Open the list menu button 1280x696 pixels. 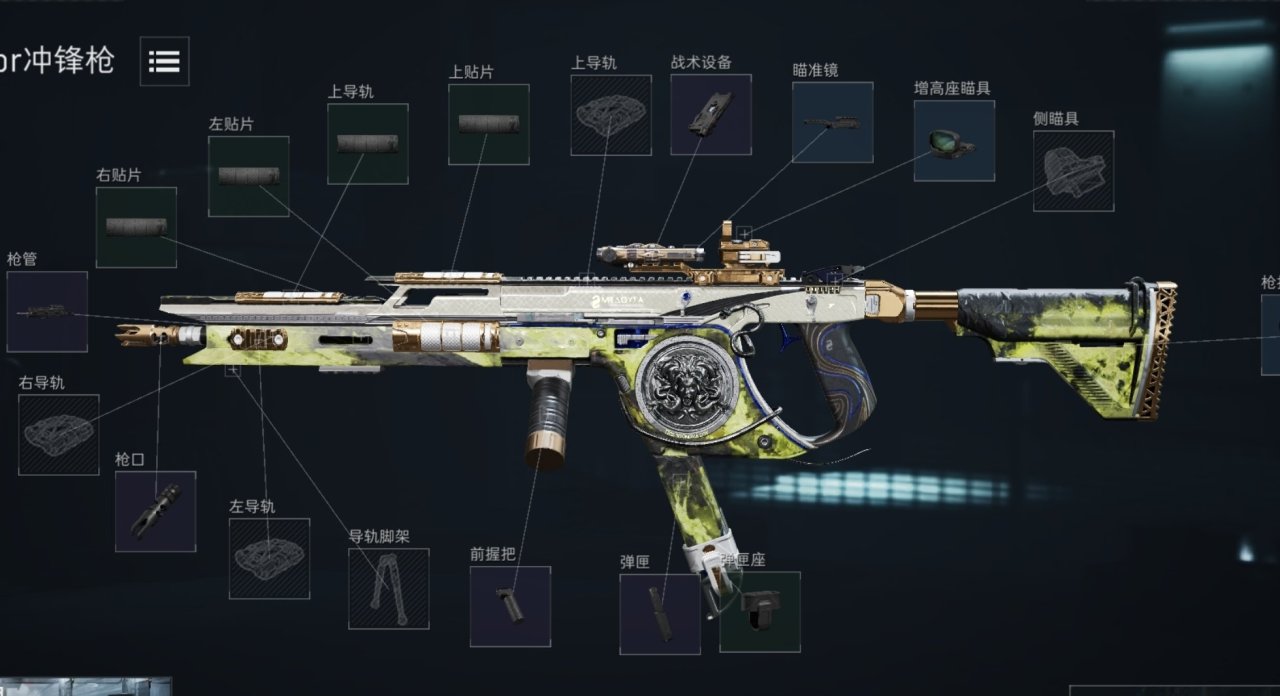pos(164,61)
